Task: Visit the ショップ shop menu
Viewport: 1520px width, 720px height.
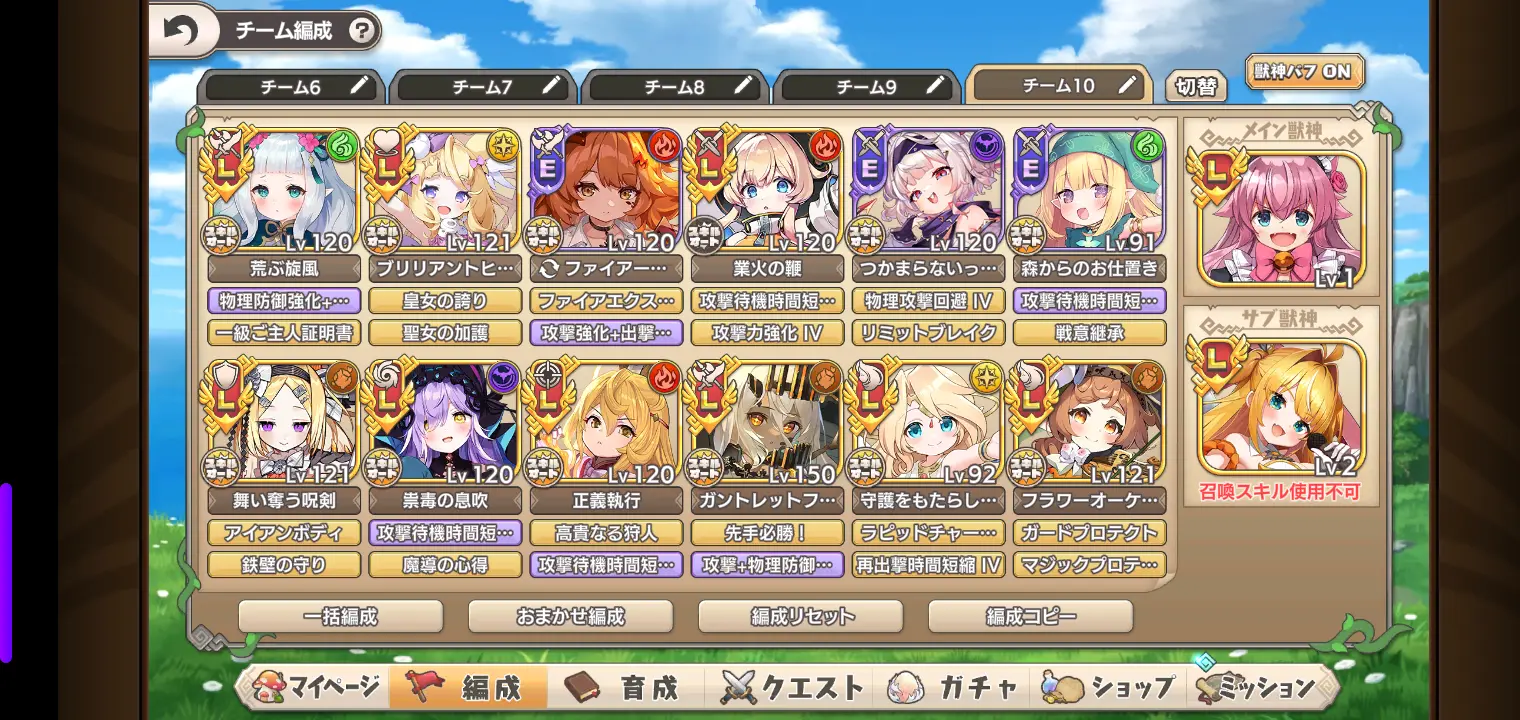Action: (x=1110, y=687)
